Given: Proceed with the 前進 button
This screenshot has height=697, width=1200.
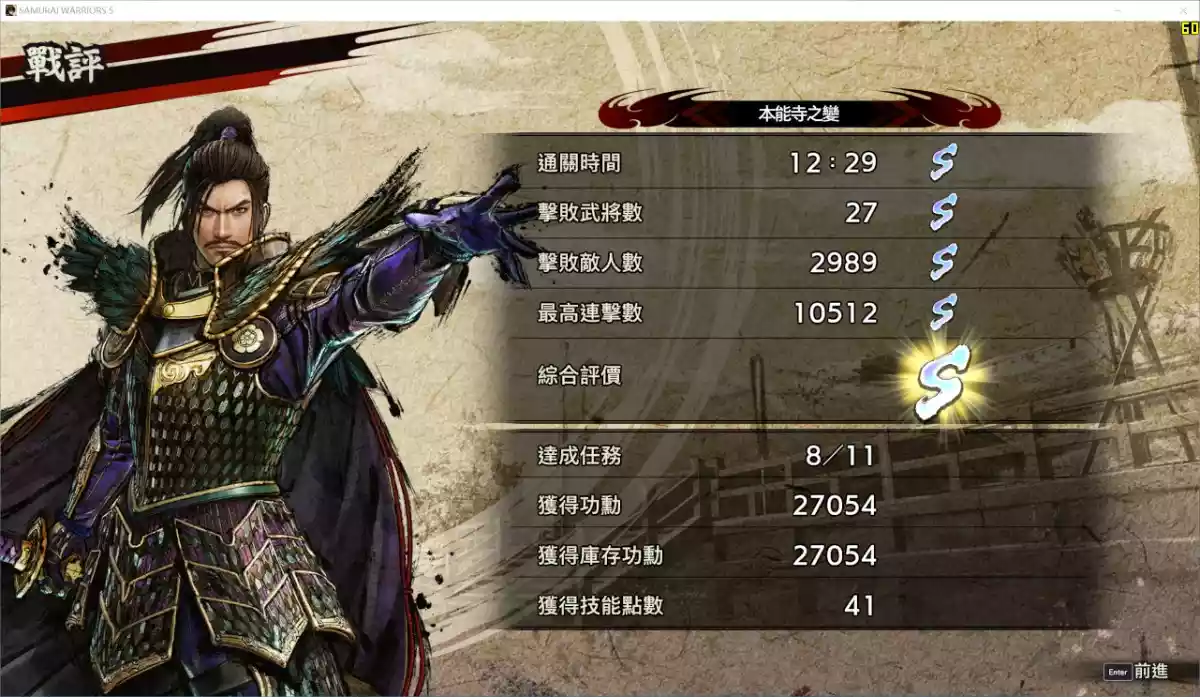Looking at the screenshot, I should tap(1137, 672).
